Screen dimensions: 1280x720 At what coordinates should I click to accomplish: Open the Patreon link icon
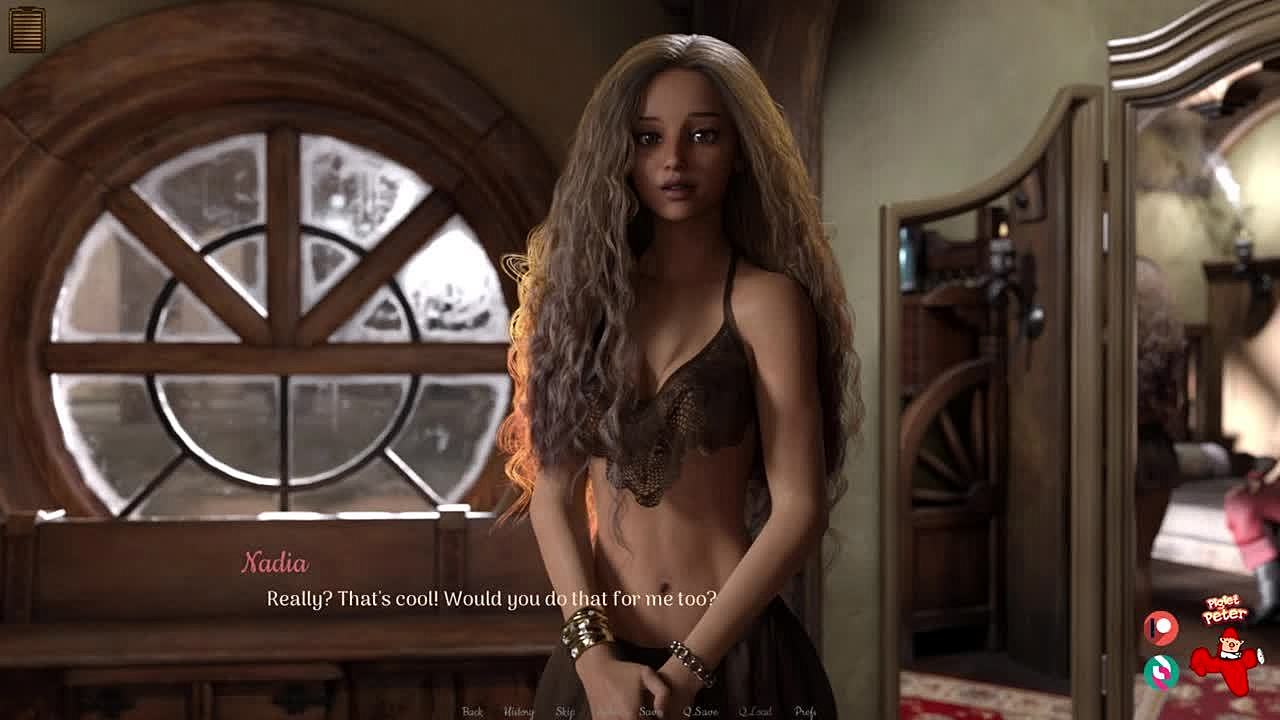pos(1161,628)
